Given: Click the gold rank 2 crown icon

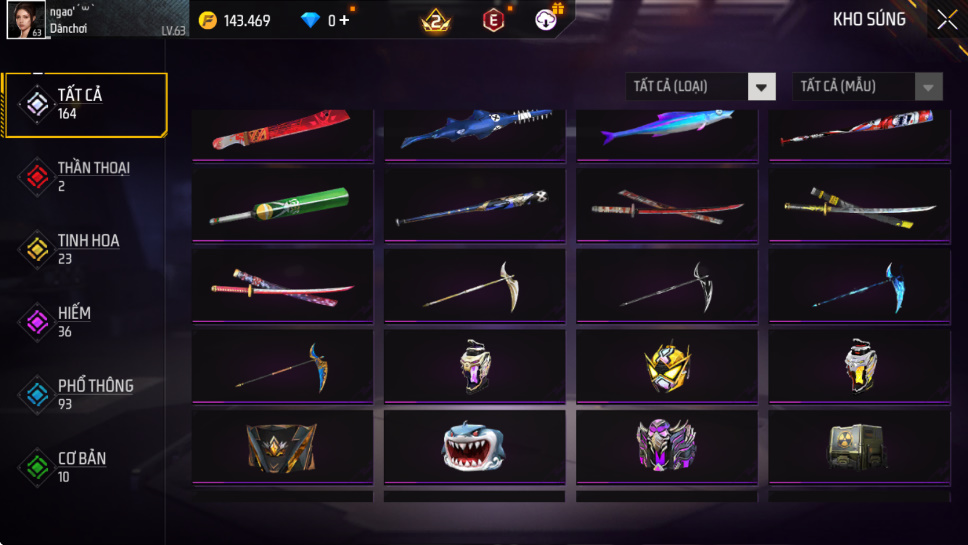Looking at the screenshot, I should click(x=436, y=20).
